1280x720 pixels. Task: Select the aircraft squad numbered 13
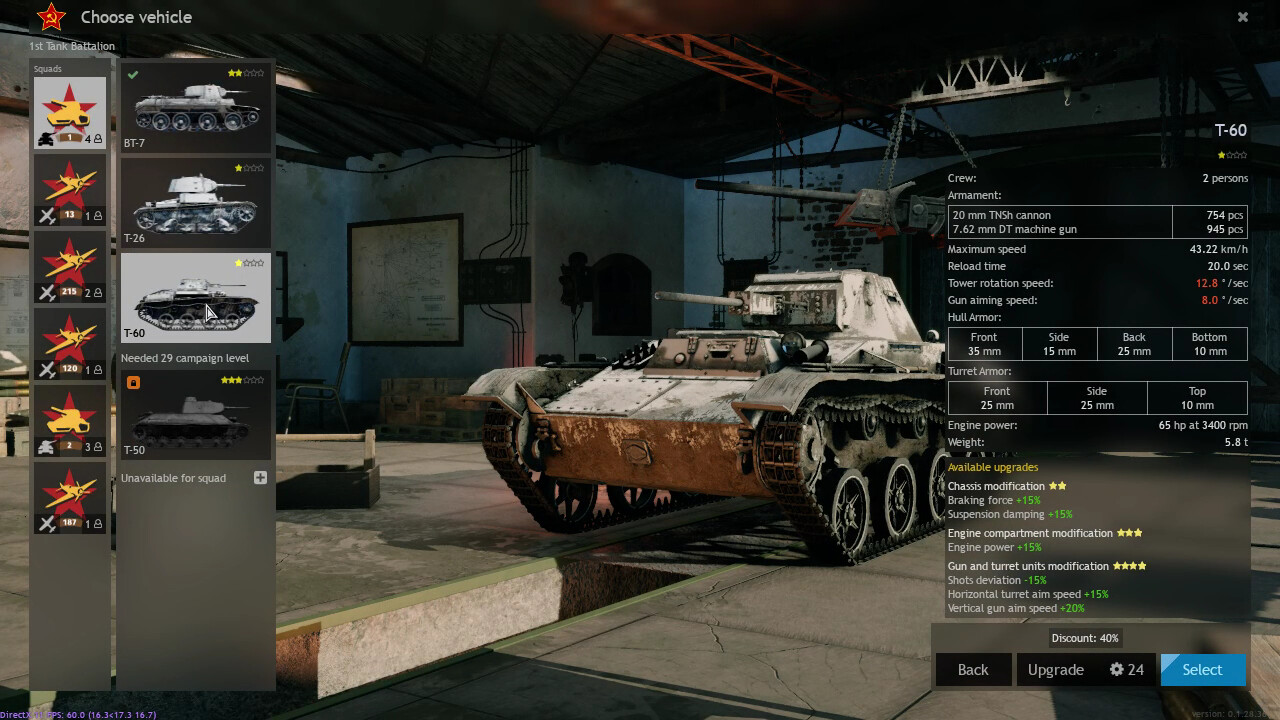70,191
